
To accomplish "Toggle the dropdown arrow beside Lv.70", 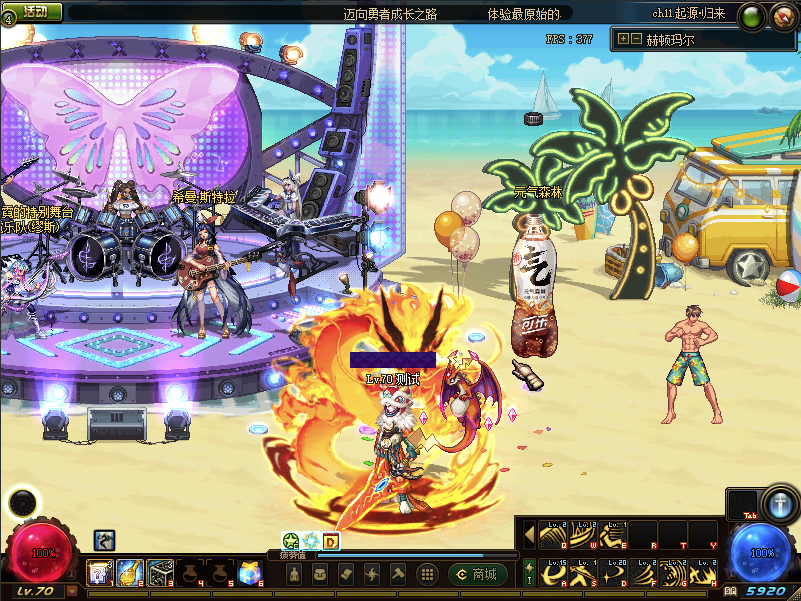I will coord(72,591).
